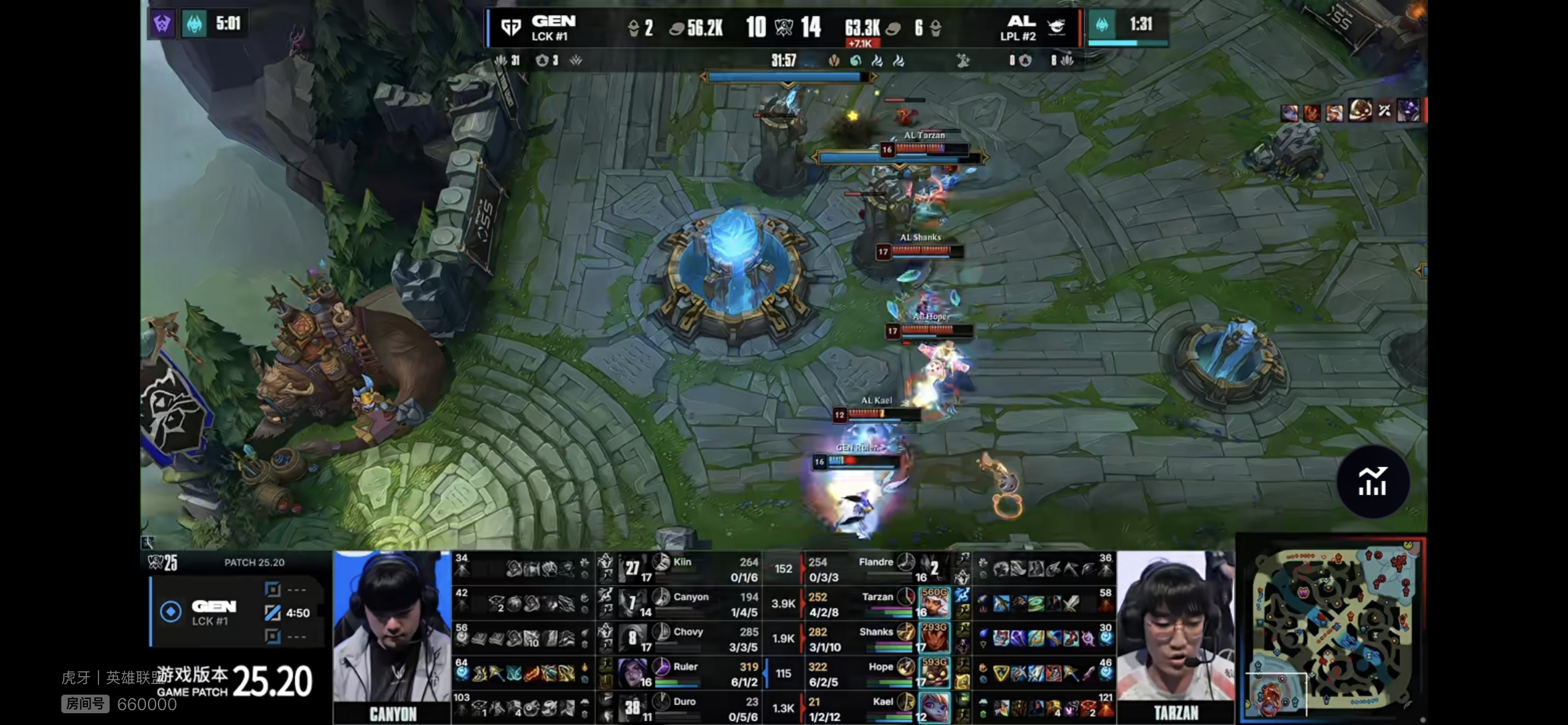Viewport: 1568px width, 725px height.
Task: Click the minimap in the corner
Action: (1333, 630)
